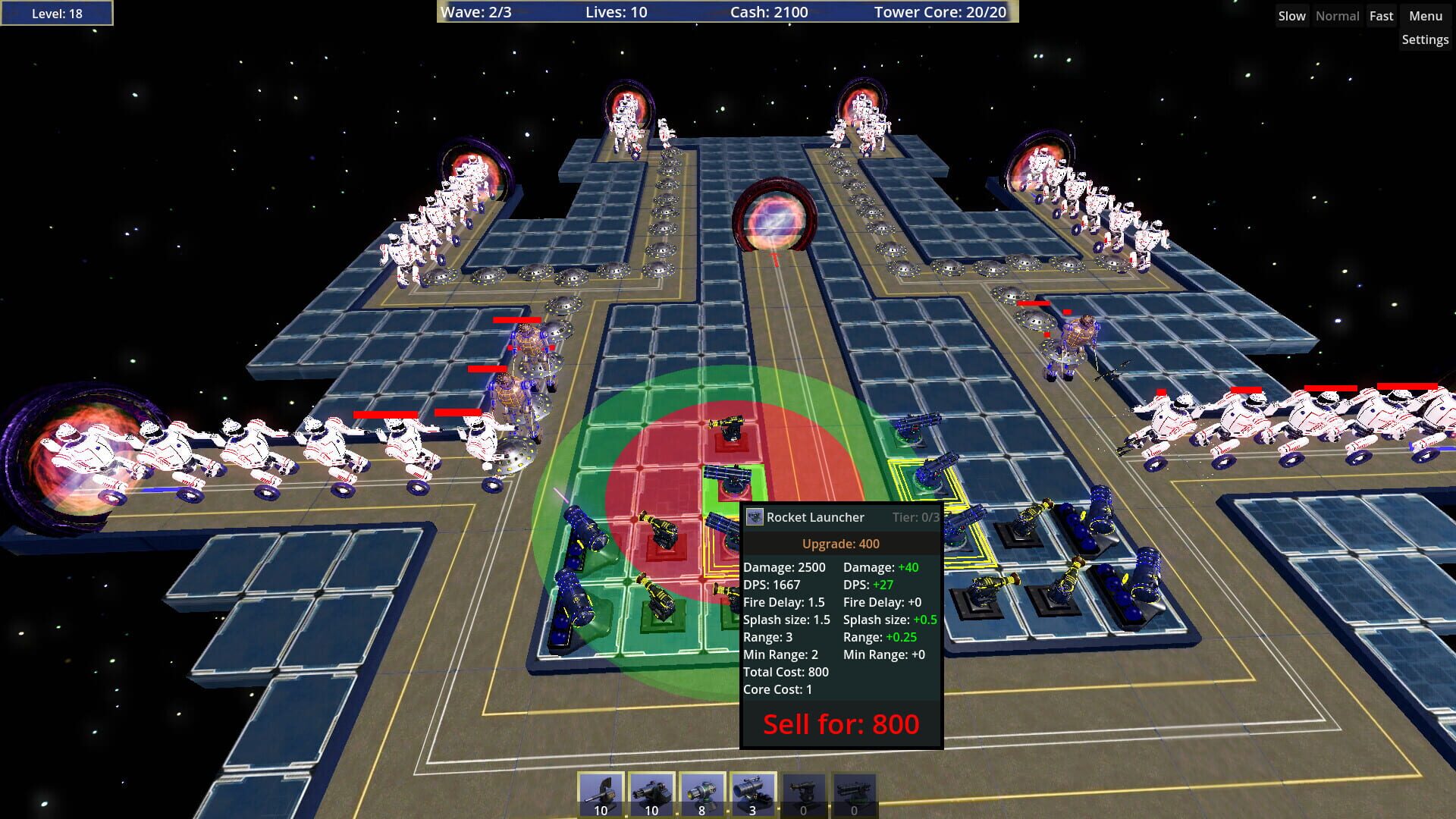Click the grayed-out fifth tower icon
Screen dimensions: 1456x819
pyautogui.click(x=802, y=792)
